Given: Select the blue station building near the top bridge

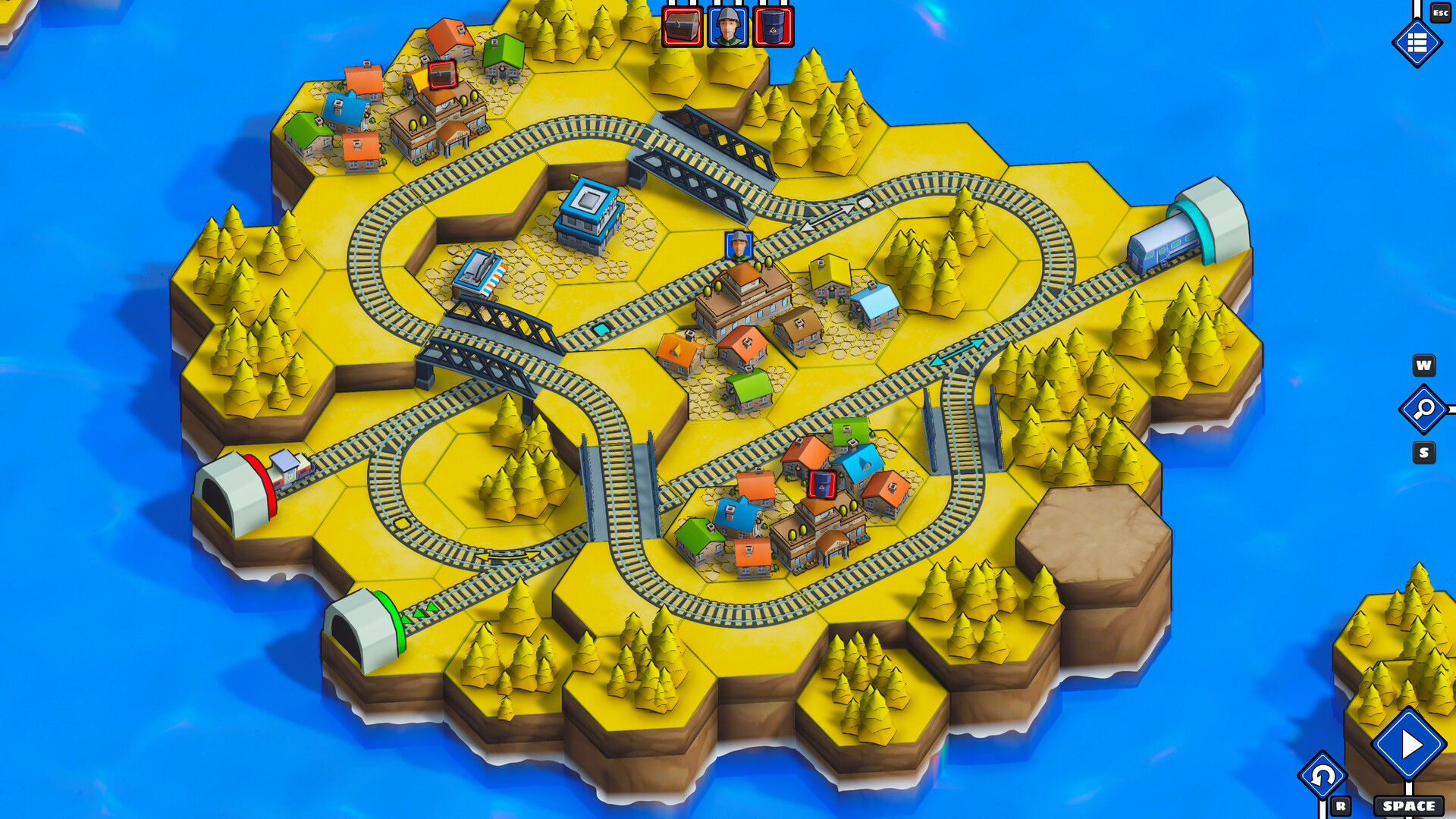Looking at the screenshot, I should point(588,209).
